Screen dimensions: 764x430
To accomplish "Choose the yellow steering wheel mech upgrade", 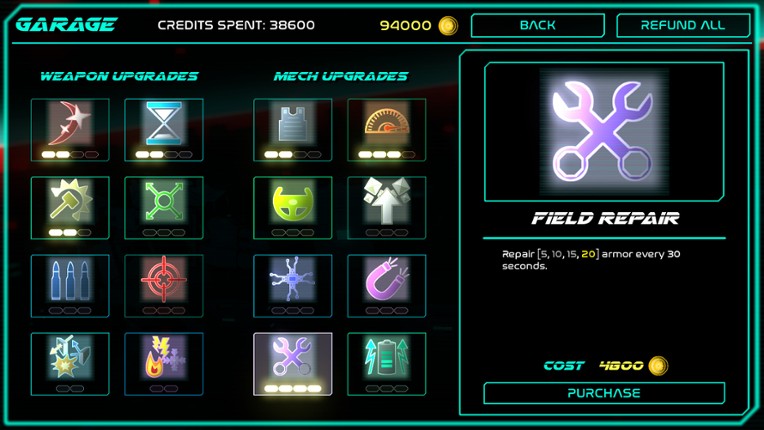I will (x=292, y=206).
